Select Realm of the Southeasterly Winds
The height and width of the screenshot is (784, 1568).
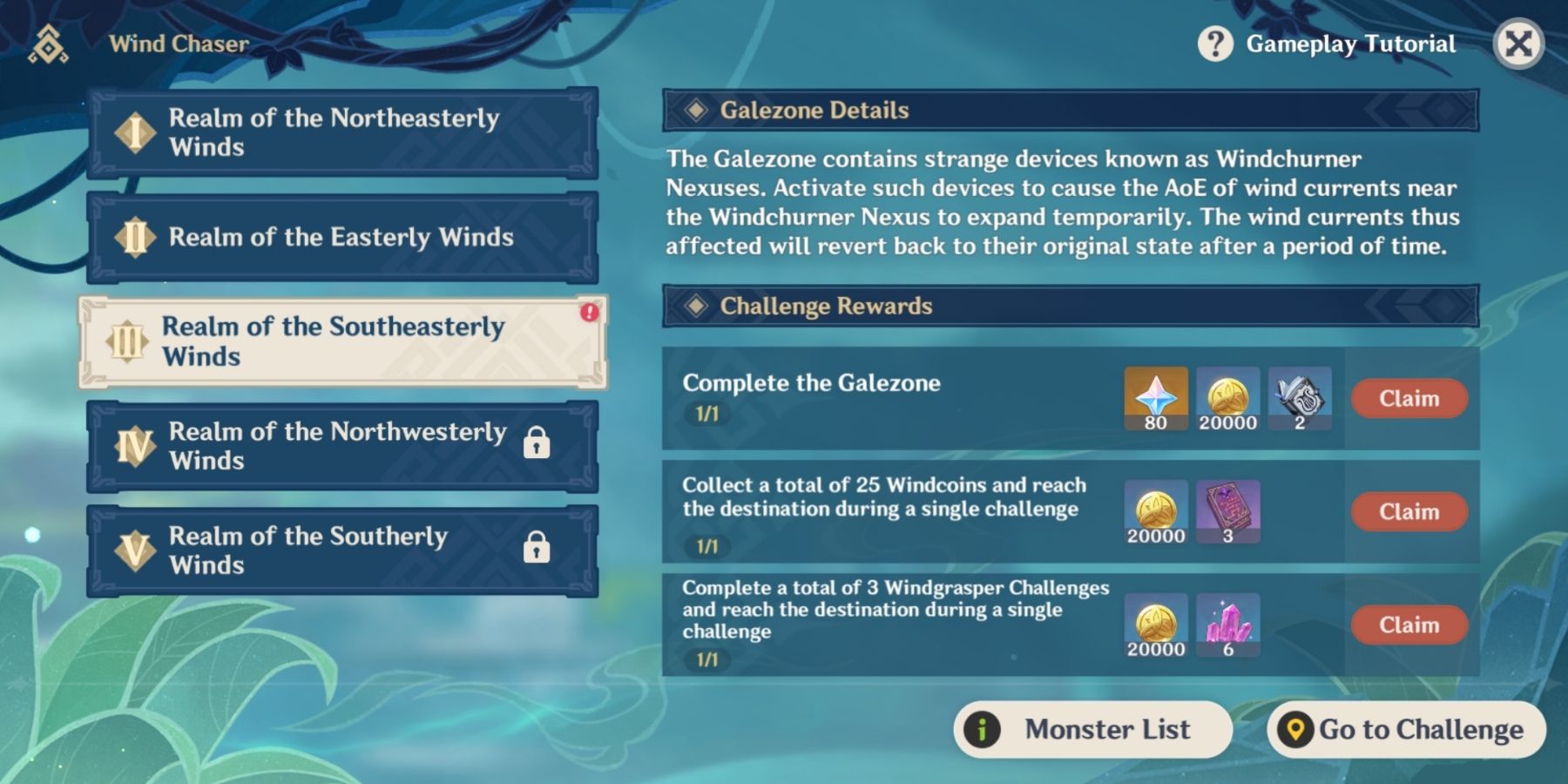[x=338, y=341]
